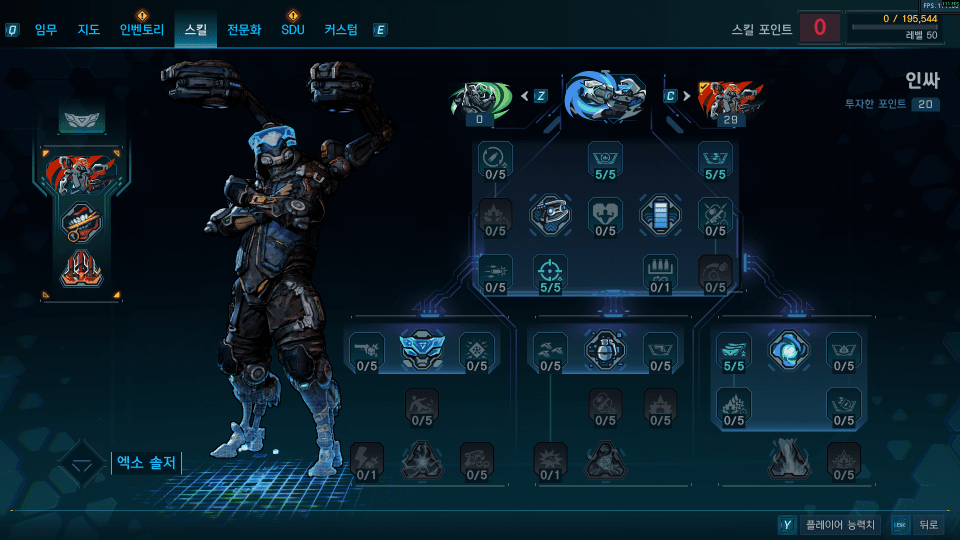This screenshot has height=540, width=960.
Task: Choose the heart skill icon at 0/5
Action: [605, 214]
